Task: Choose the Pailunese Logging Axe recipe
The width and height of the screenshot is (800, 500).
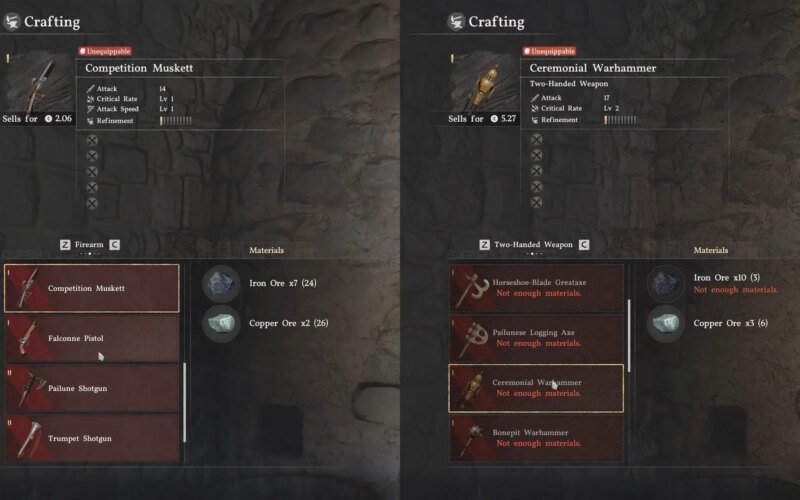Action: [536, 338]
